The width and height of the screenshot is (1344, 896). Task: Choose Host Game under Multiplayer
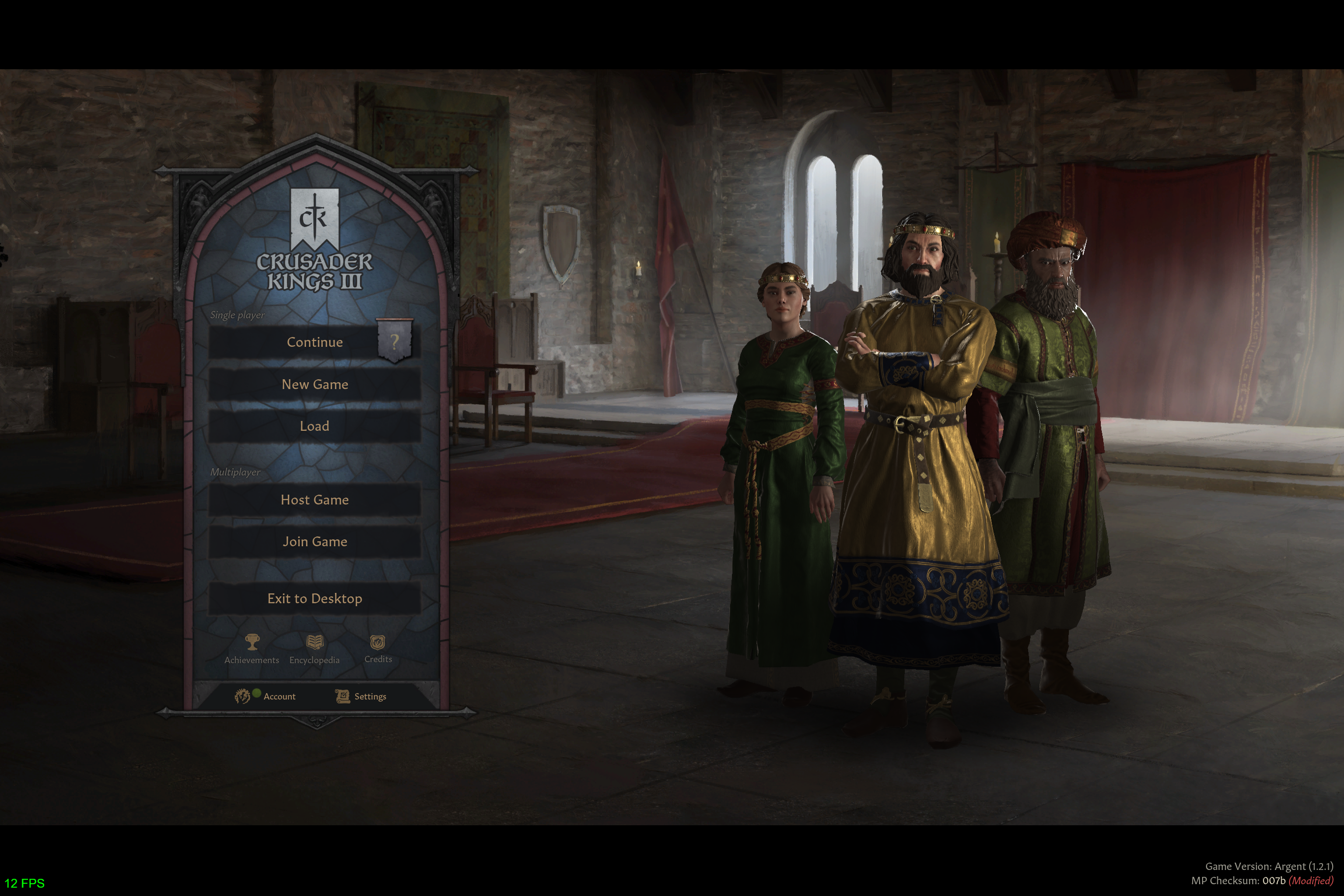tap(315, 500)
